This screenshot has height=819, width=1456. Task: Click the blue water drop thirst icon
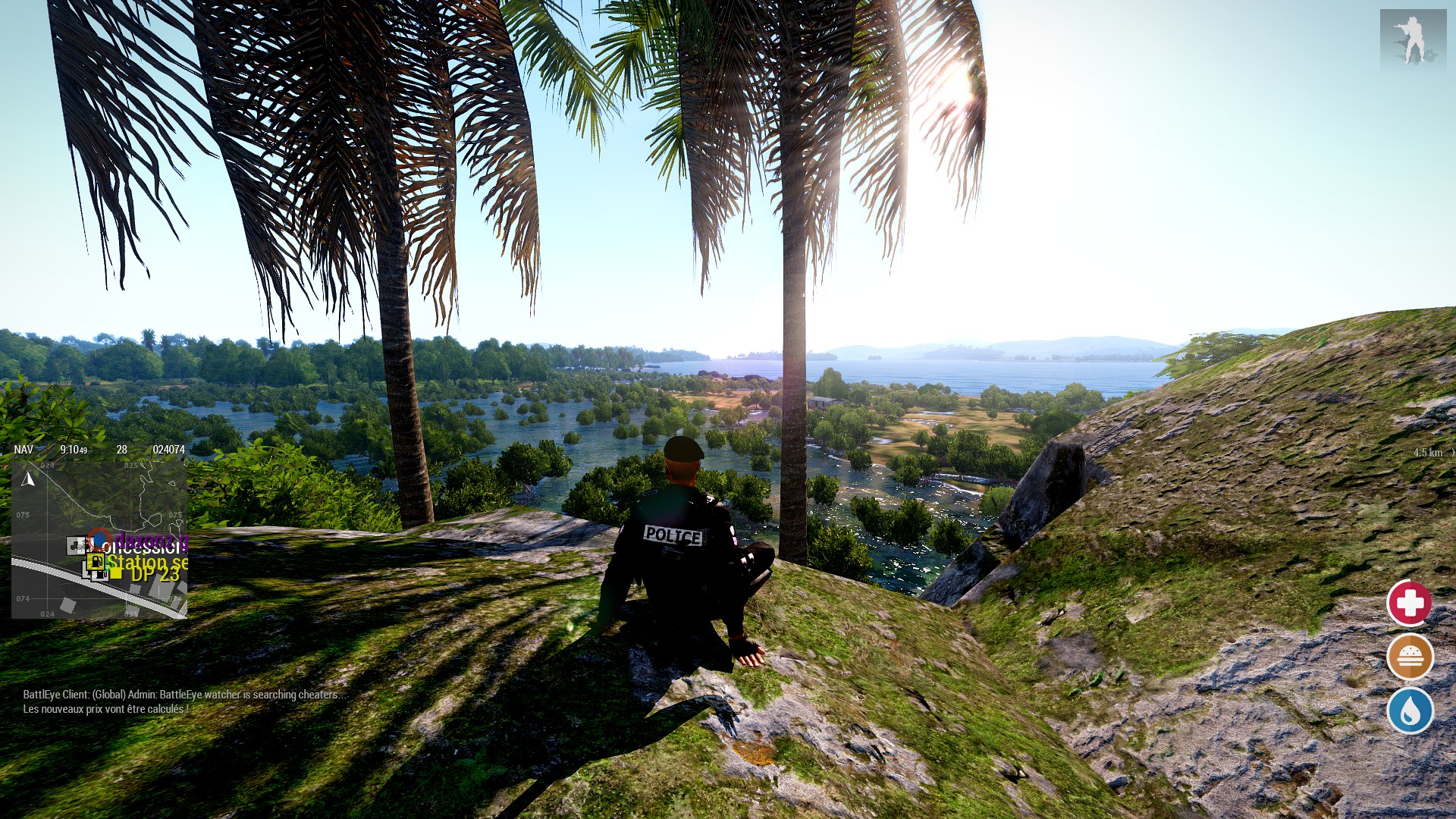[x=1409, y=711]
